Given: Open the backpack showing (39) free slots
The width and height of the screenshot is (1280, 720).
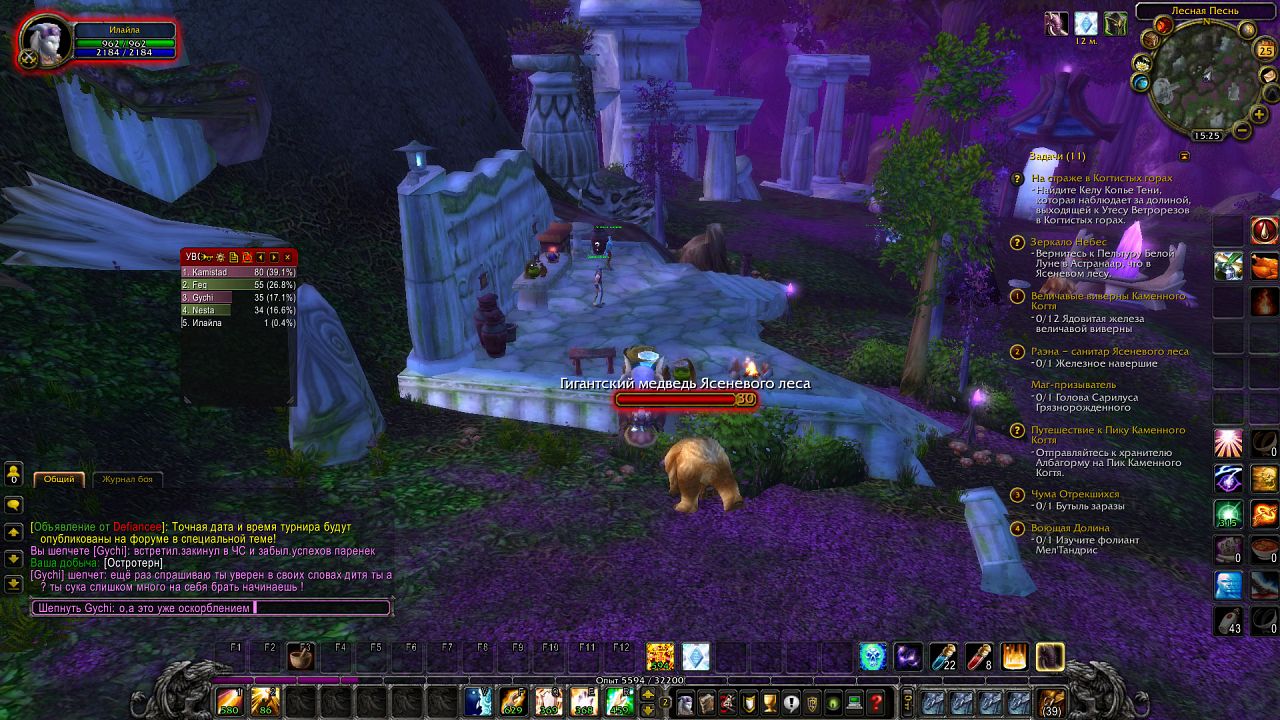Looking at the screenshot, I should point(1050,702).
